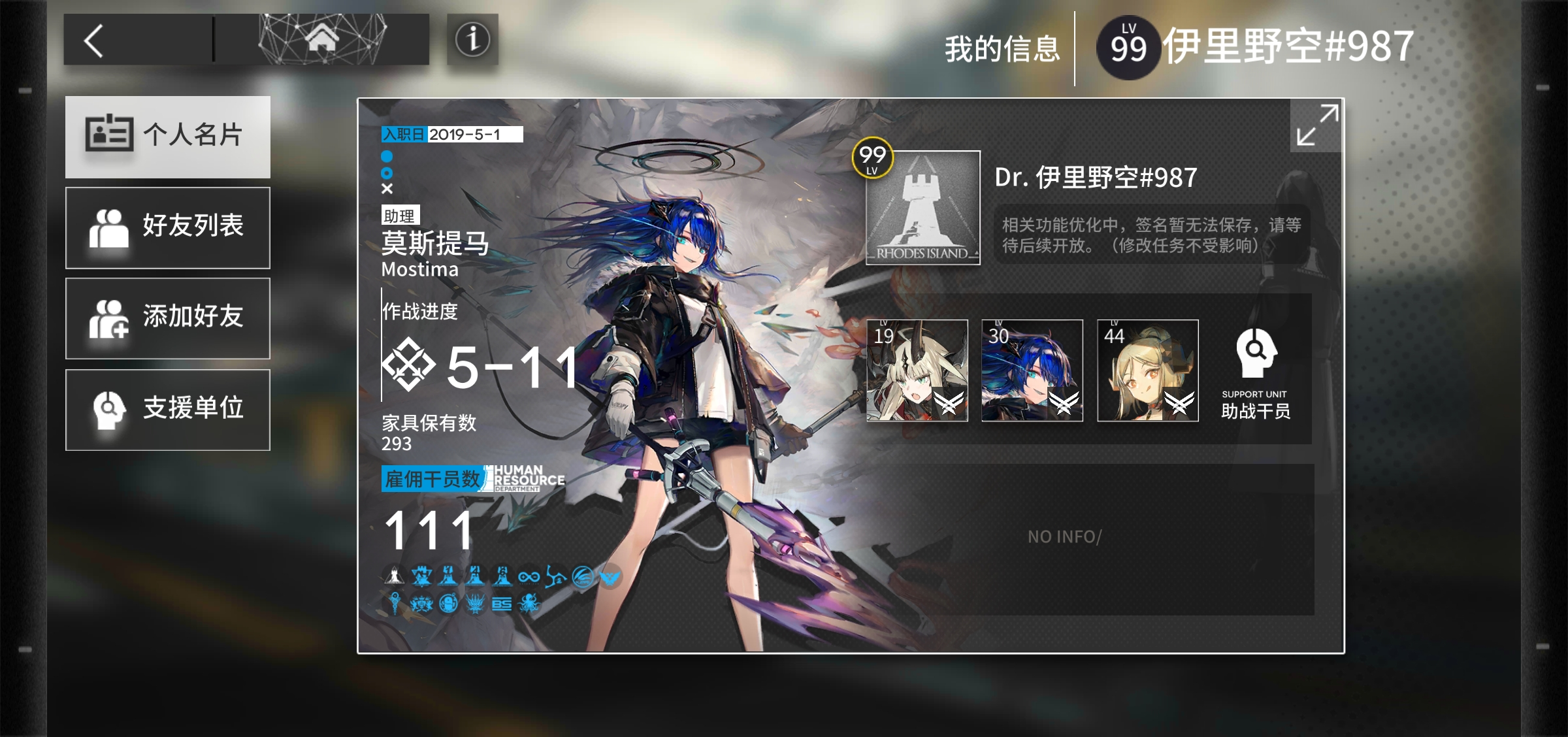This screenshot has width=1568, height=737.
Task: Select the level 30 Mostima support slot
Action: [x=1032, y=370]
